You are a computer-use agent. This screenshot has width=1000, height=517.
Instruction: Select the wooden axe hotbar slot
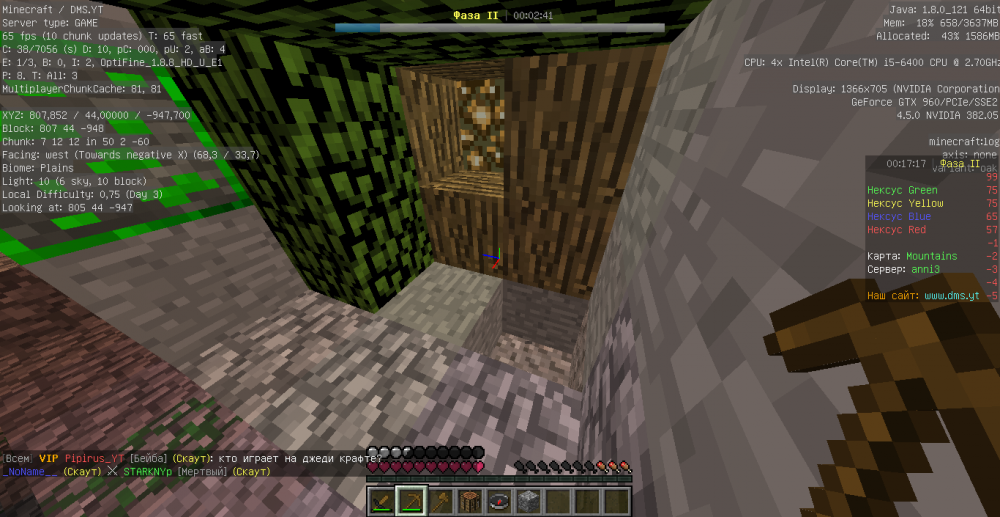coord(441,501)
